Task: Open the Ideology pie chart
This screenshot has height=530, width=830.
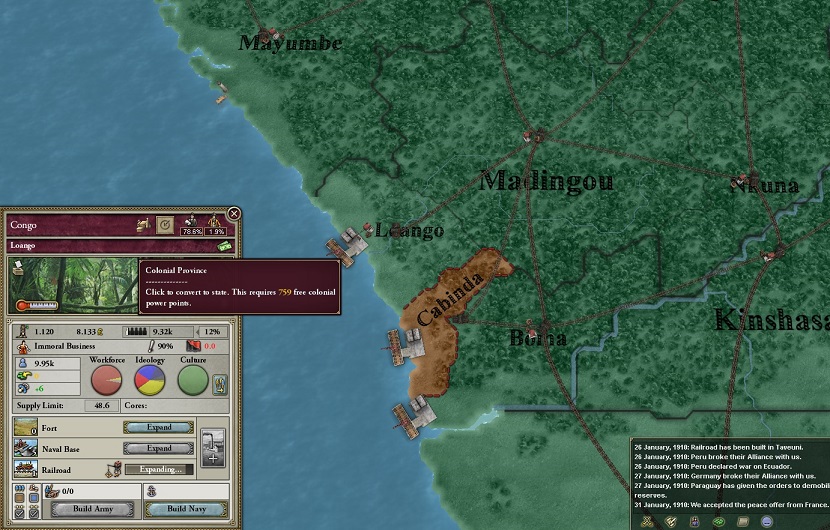Action: [150, 380]
